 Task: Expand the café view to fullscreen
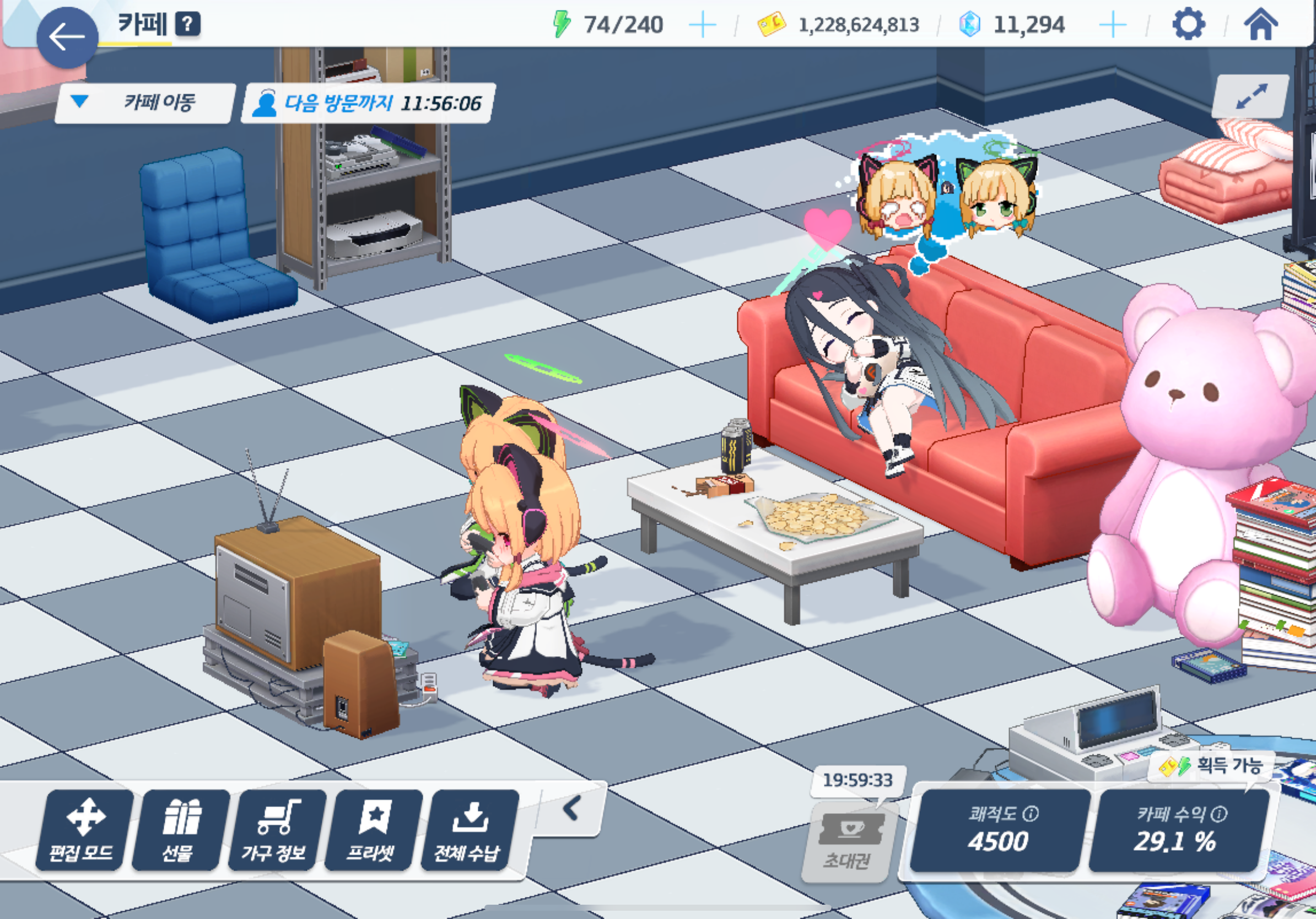click(x=1251, y=96)
